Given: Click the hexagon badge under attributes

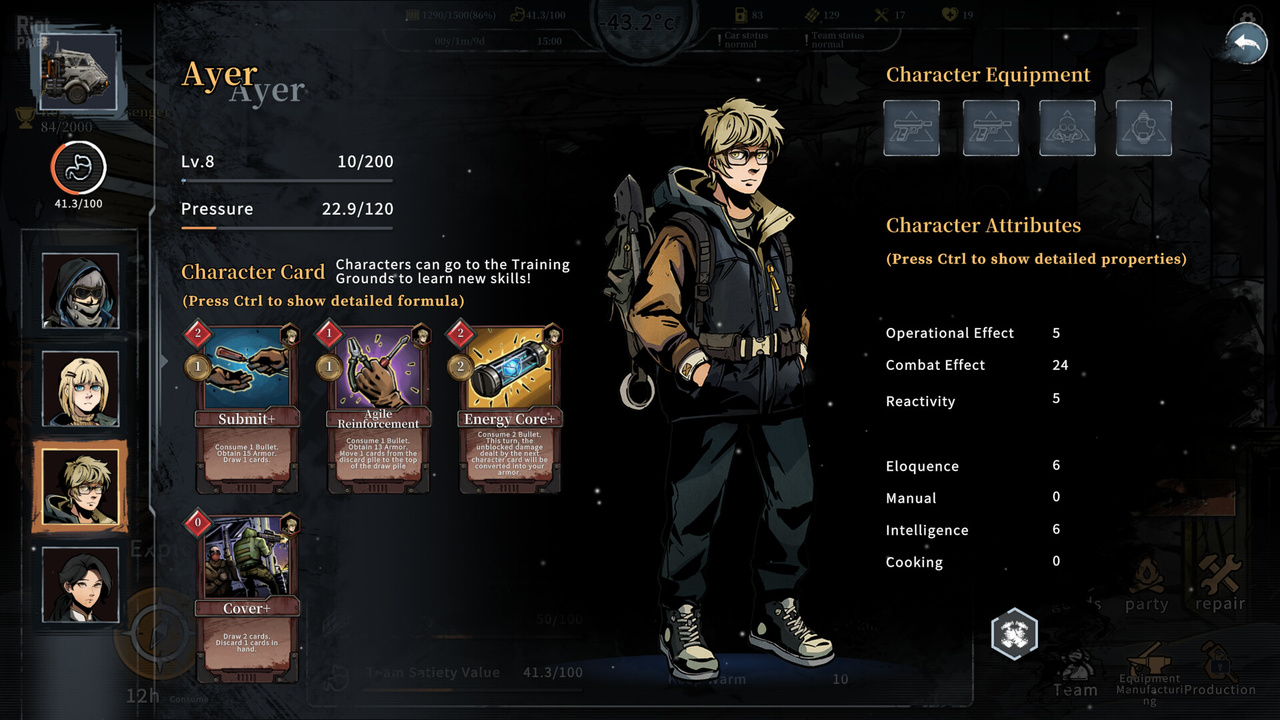Looking at the screenshot, I should point(1014,634).
